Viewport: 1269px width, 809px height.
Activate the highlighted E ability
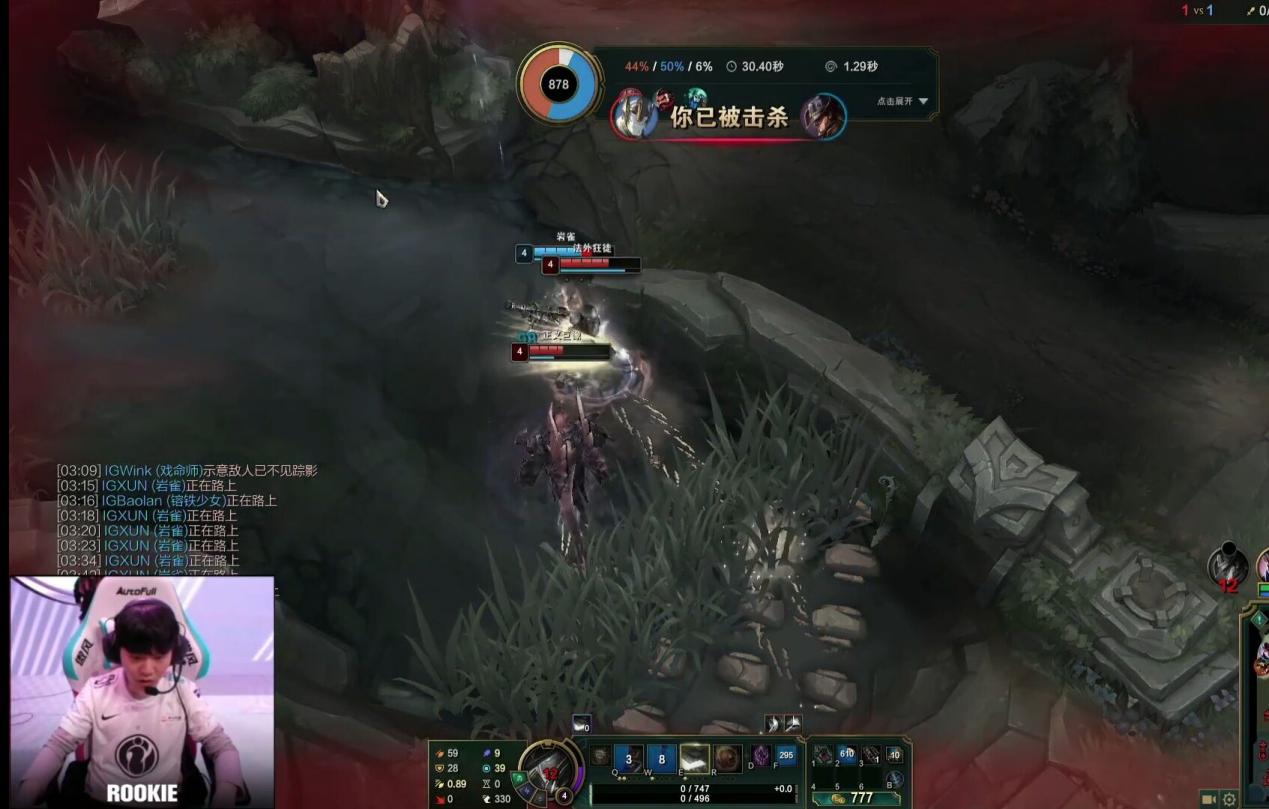[694, 757]
